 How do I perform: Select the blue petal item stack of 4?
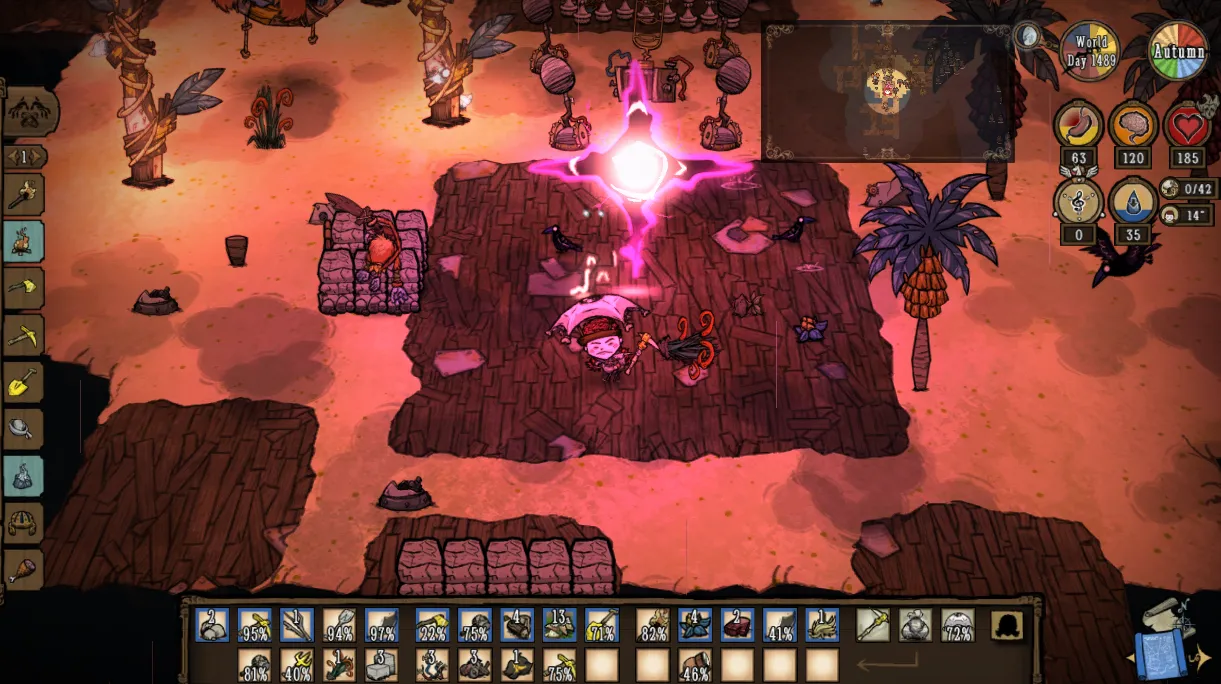[695, 625]
